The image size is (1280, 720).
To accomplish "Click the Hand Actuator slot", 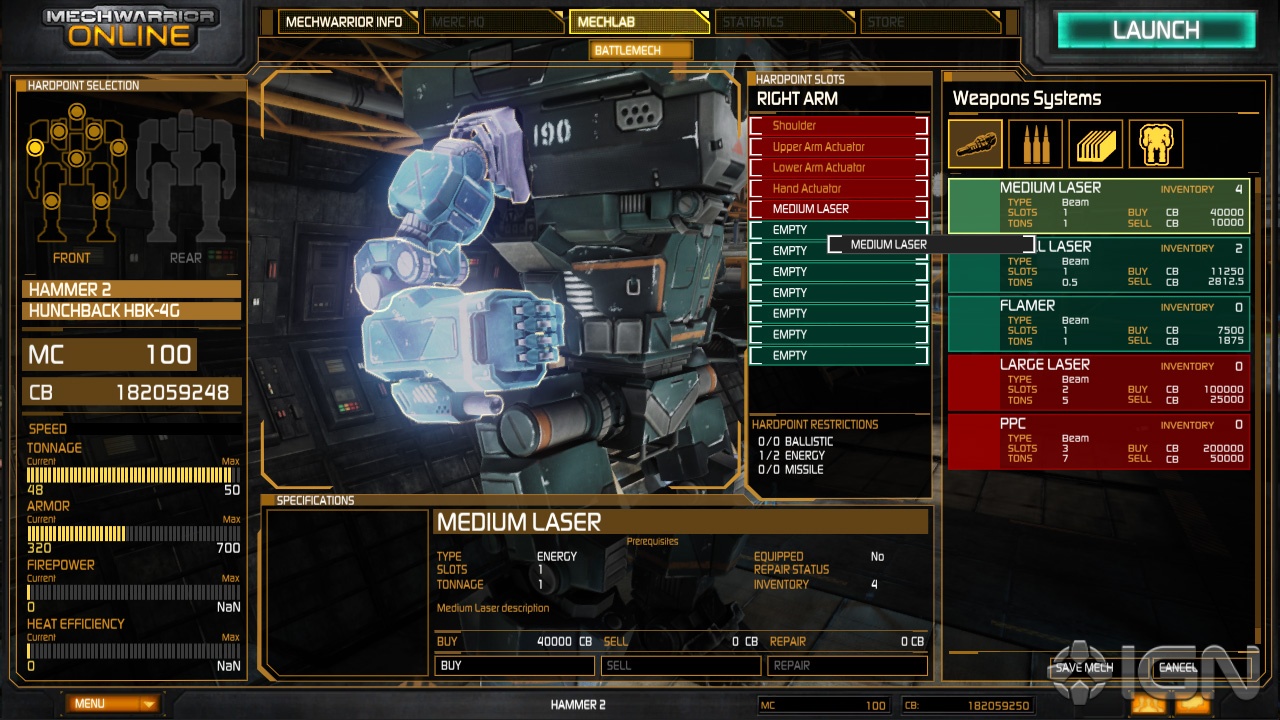I will tap(838, 188).
